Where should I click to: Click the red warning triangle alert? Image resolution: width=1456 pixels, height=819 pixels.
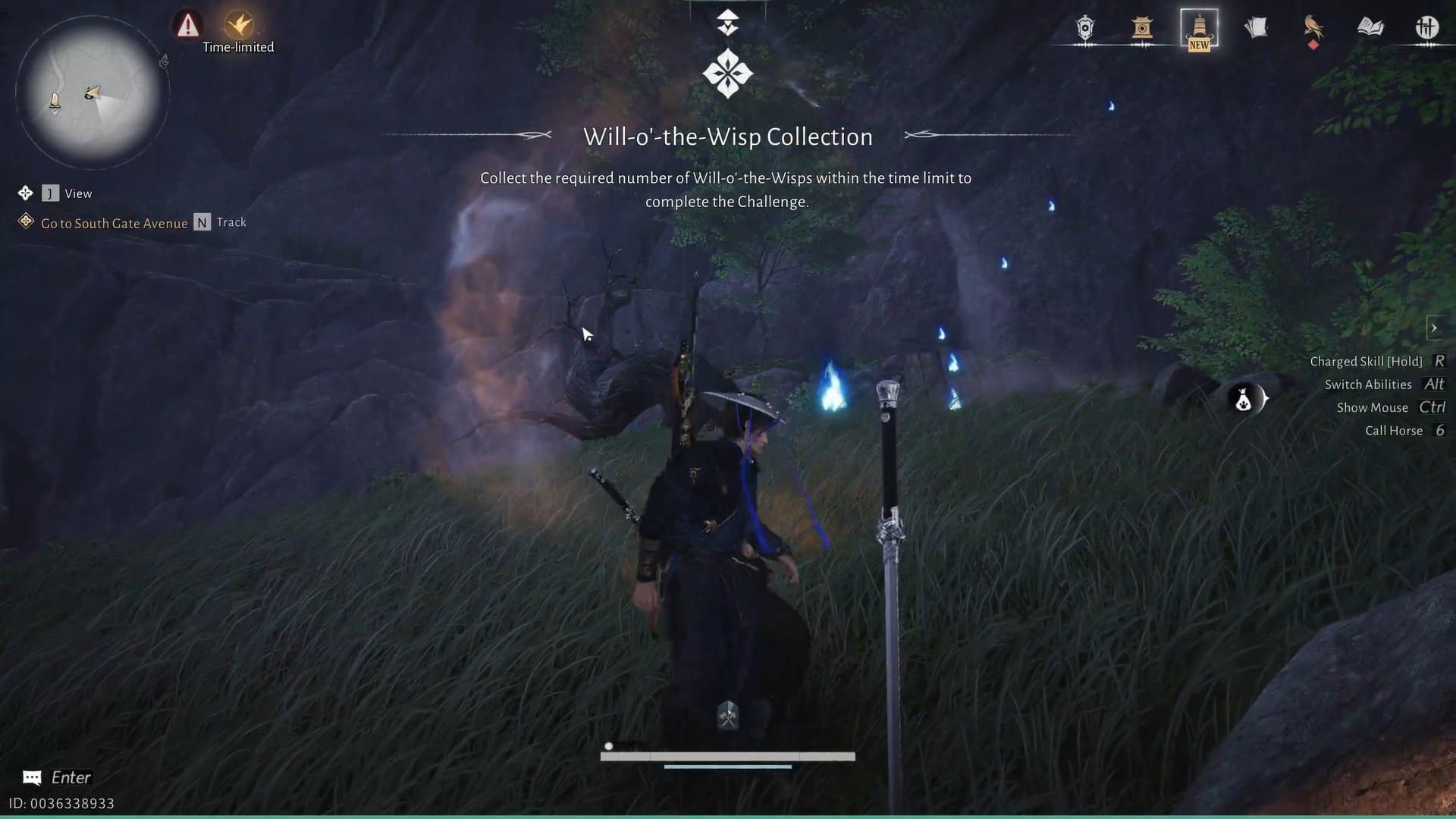pos(186,24)
